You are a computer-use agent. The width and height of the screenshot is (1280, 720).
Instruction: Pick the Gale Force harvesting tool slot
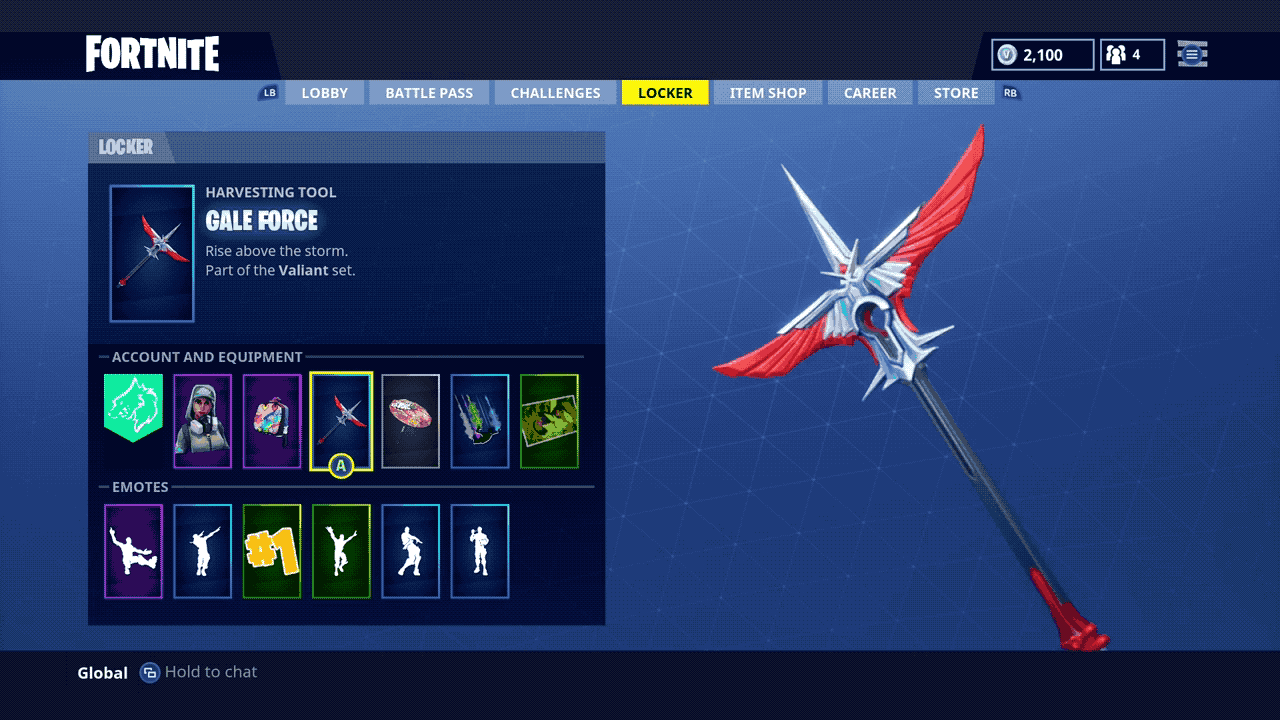[341, 421]
